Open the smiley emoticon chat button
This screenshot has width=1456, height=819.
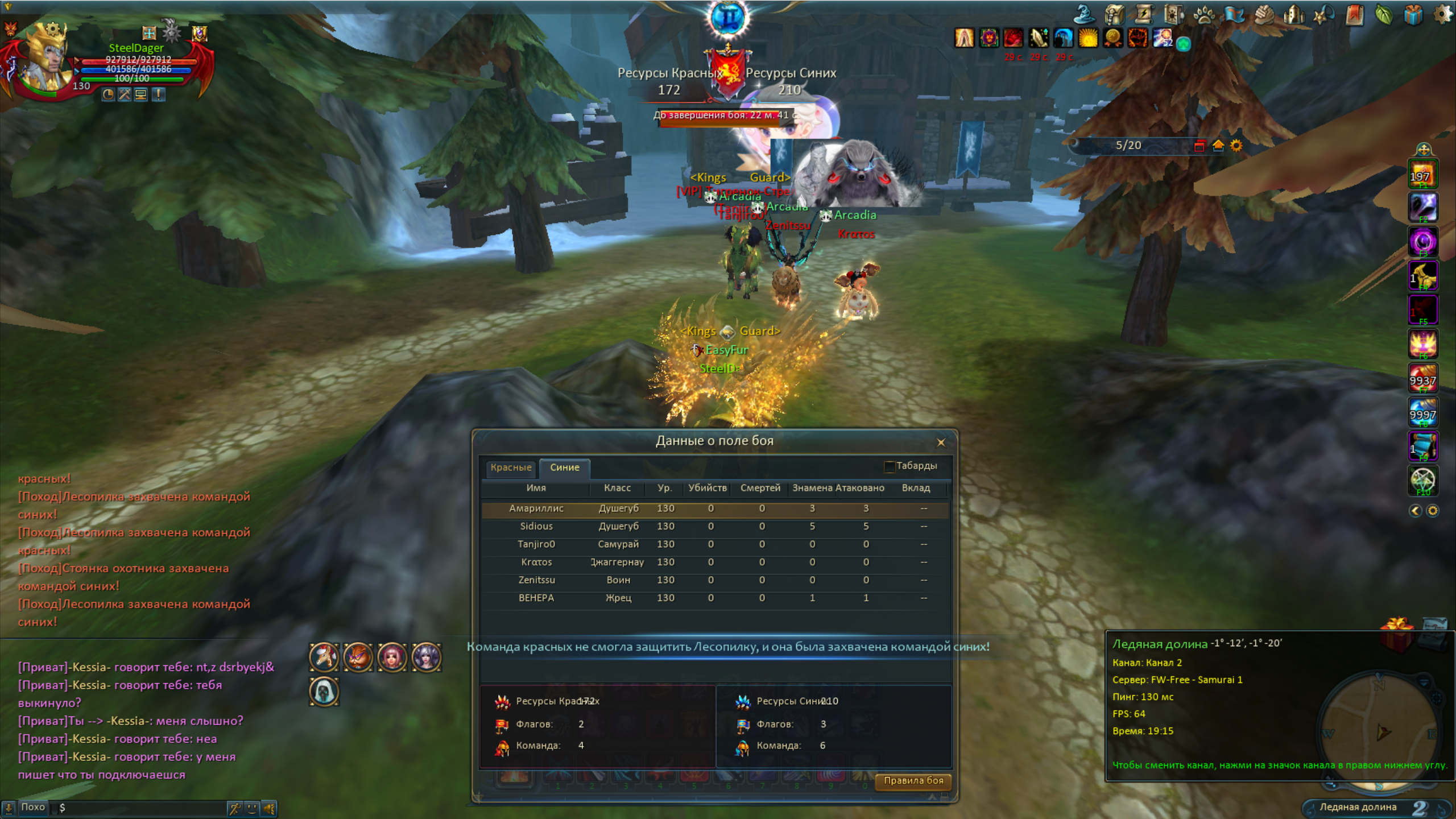coord(252,808)
